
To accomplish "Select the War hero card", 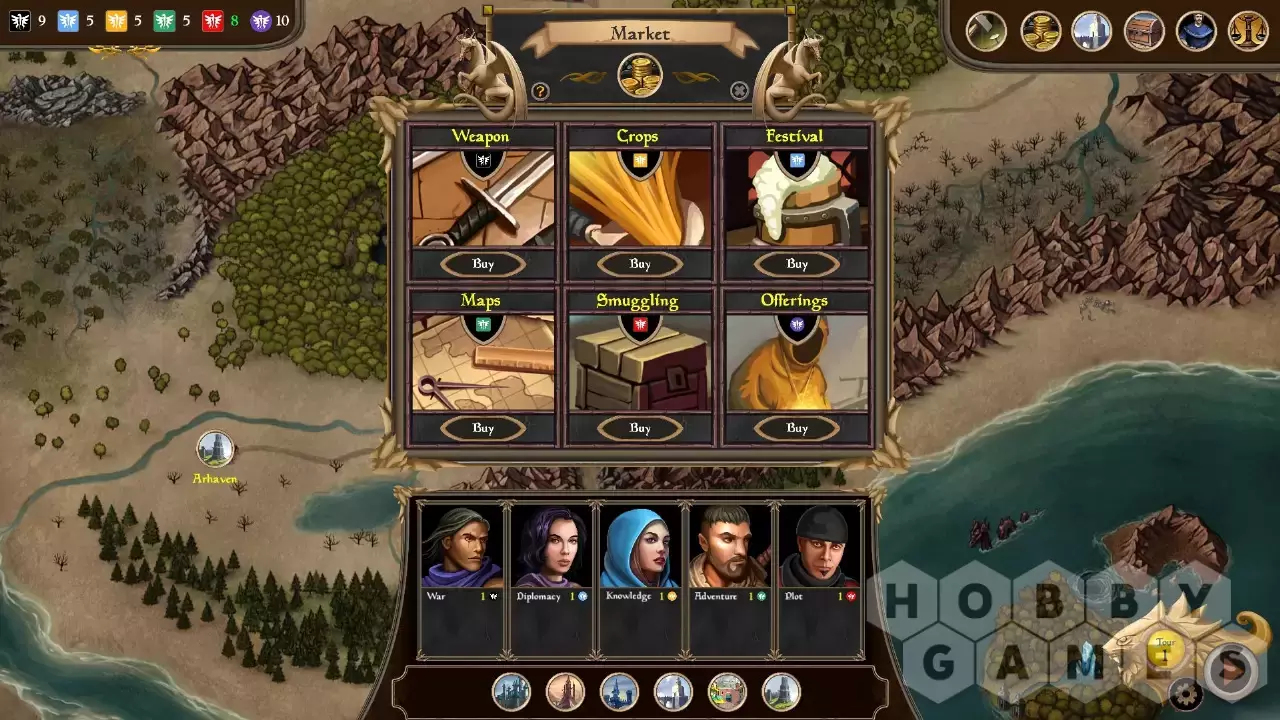I will (x=462, y=580).
